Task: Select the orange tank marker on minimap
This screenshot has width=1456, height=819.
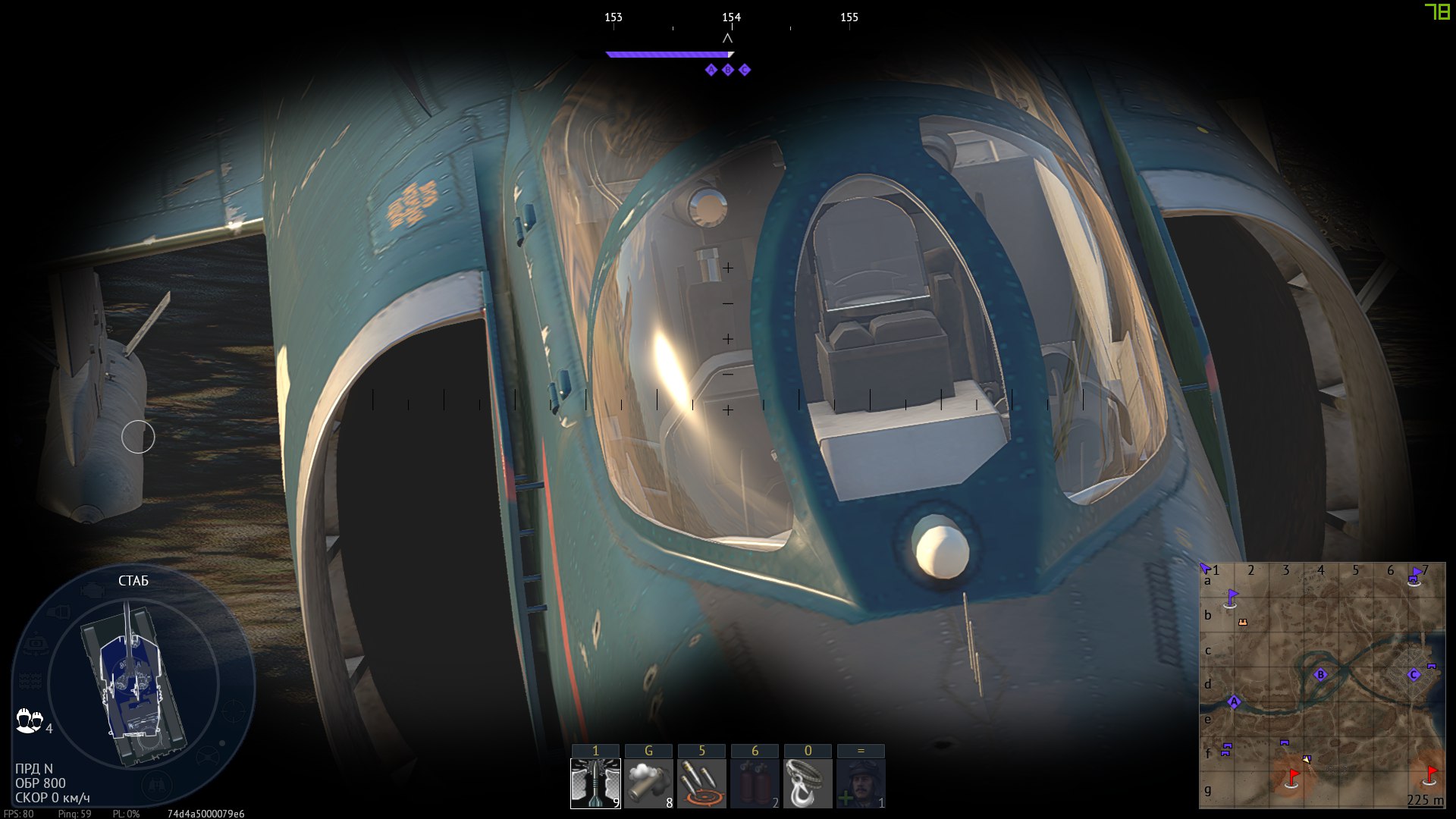Action: (x=1242, y=622)
